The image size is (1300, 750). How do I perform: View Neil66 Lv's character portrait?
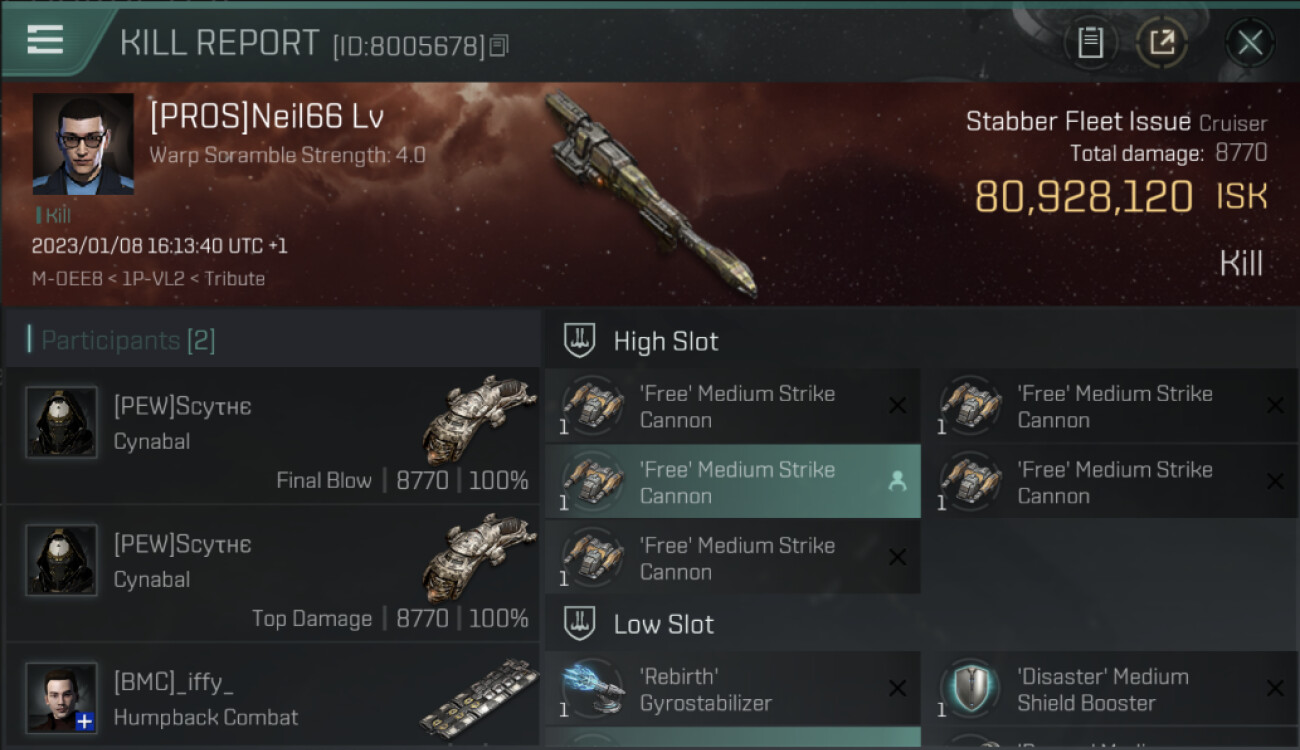[x=83, y=144]
